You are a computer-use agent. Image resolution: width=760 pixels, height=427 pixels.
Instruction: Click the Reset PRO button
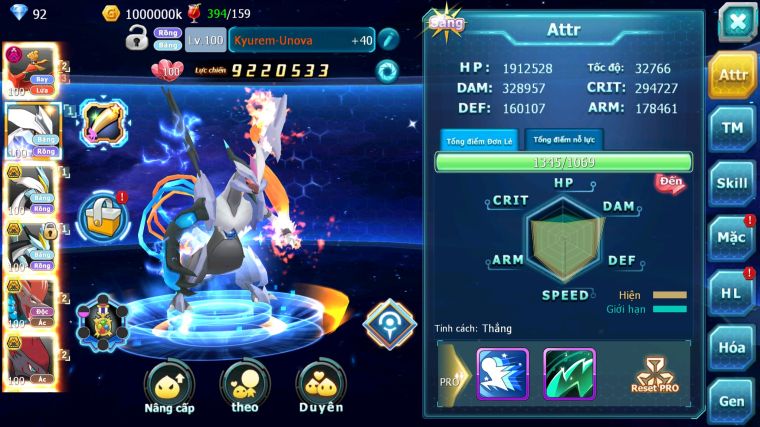click(655, 375)
